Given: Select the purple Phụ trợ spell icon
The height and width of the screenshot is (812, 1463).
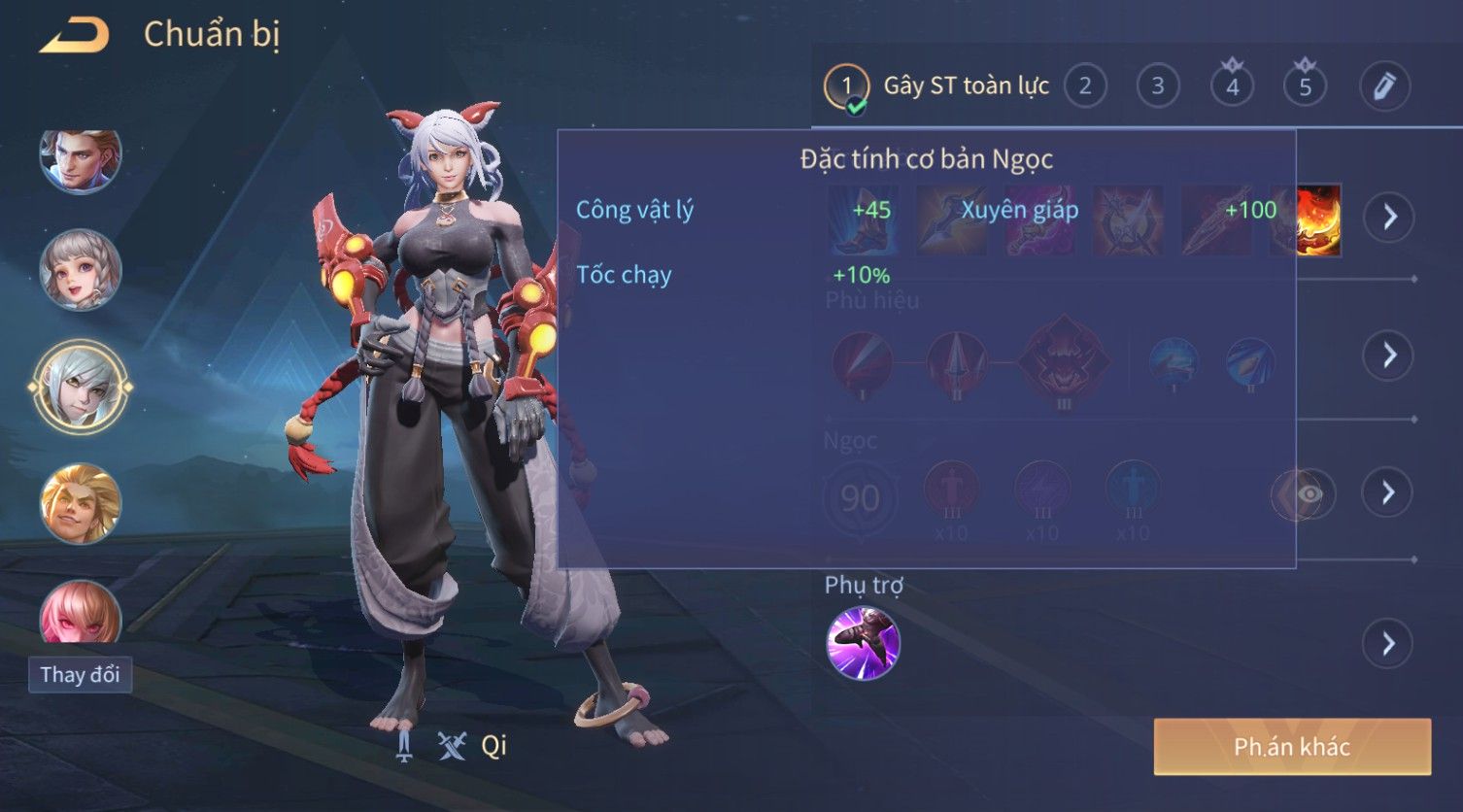Looking at the screenshot, I should point(863,643).
